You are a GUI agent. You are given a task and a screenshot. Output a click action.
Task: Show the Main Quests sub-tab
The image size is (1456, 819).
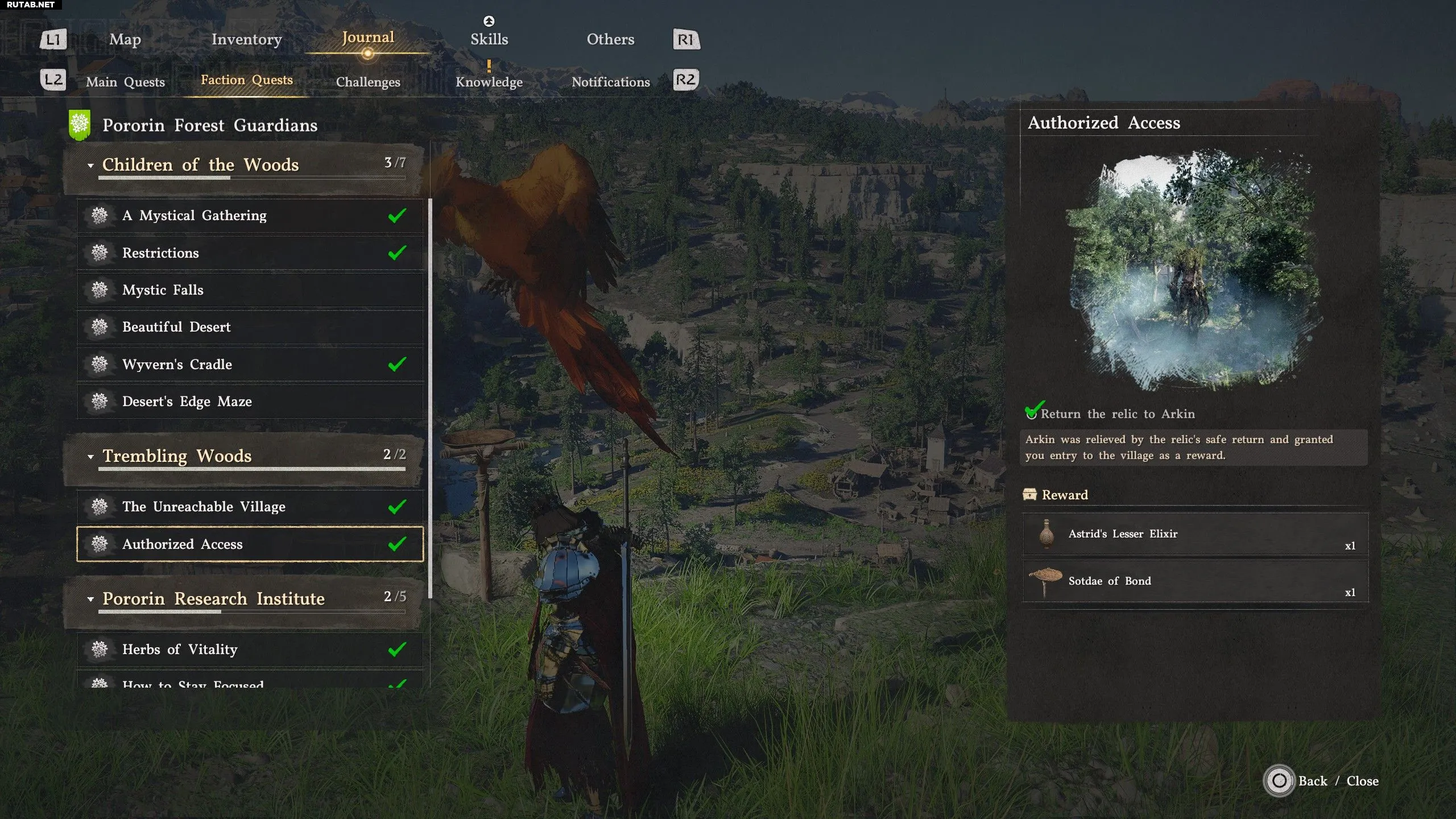125,82
